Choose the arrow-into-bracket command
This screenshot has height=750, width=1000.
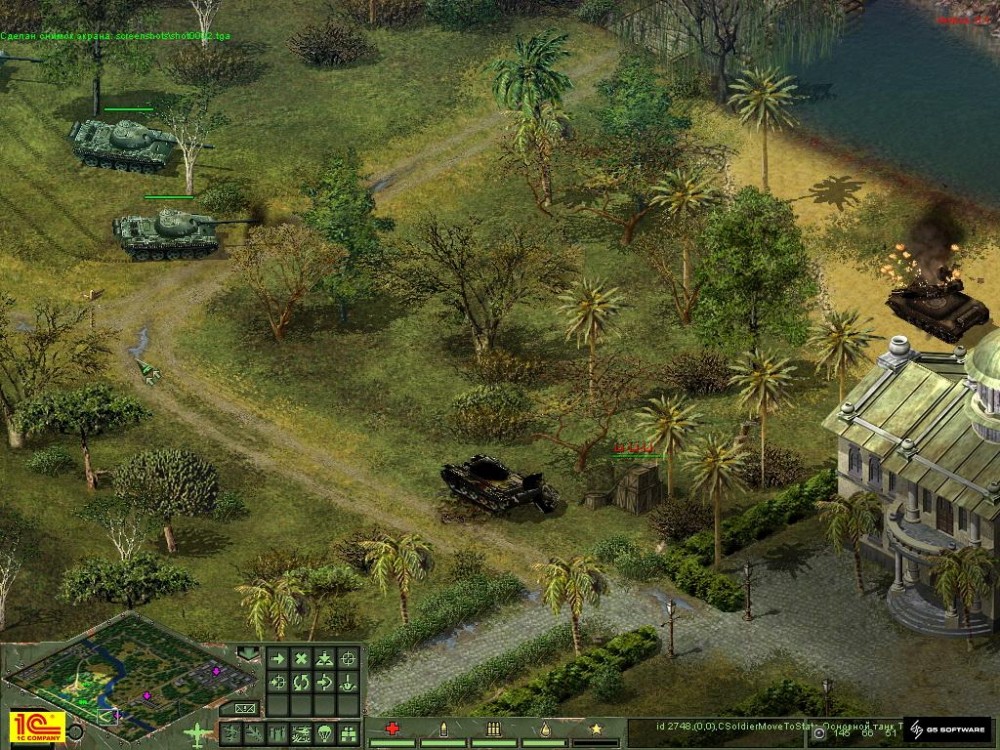tap(324, 683)
